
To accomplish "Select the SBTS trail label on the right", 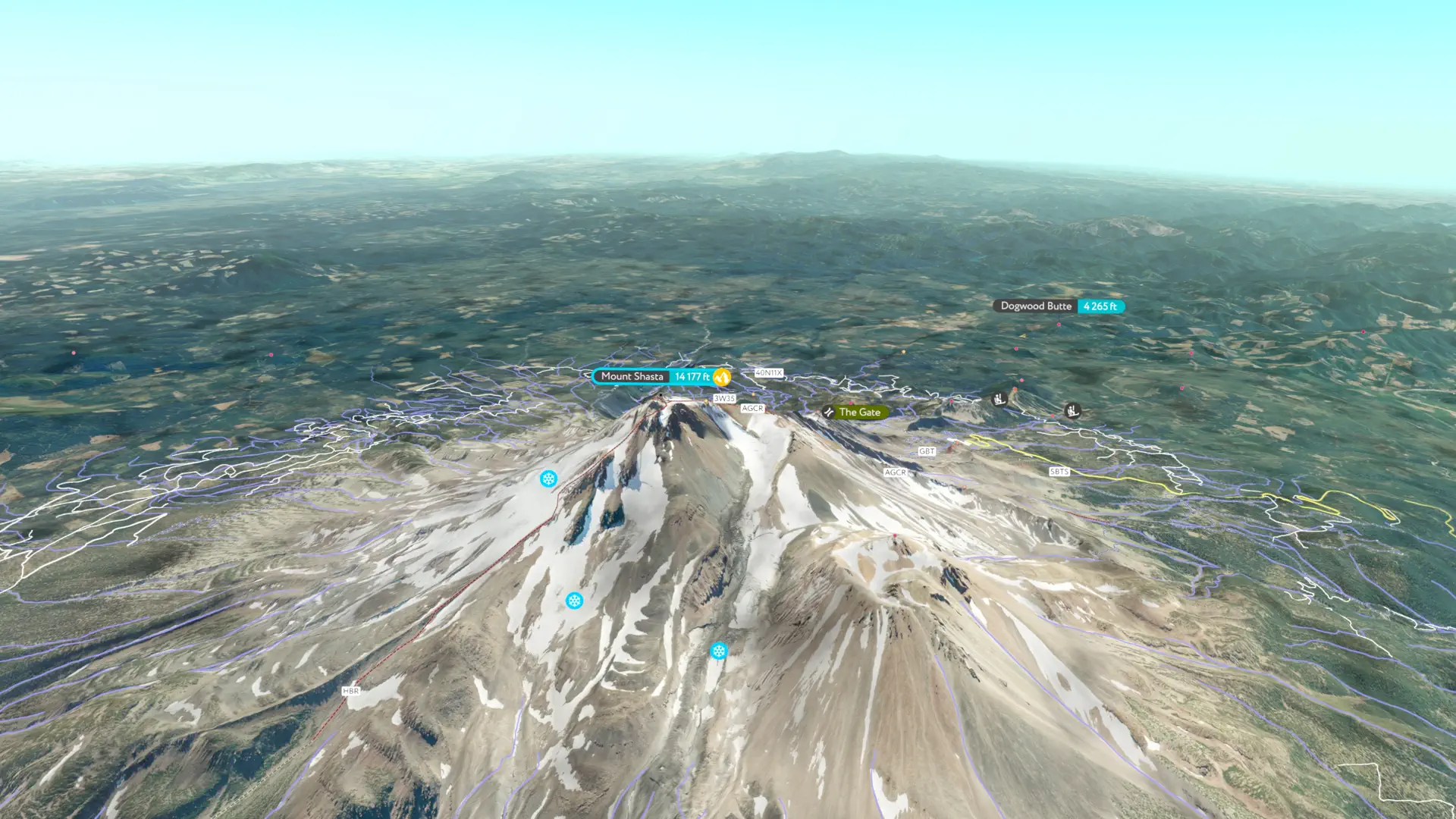I will click(x=1059, y=472).
